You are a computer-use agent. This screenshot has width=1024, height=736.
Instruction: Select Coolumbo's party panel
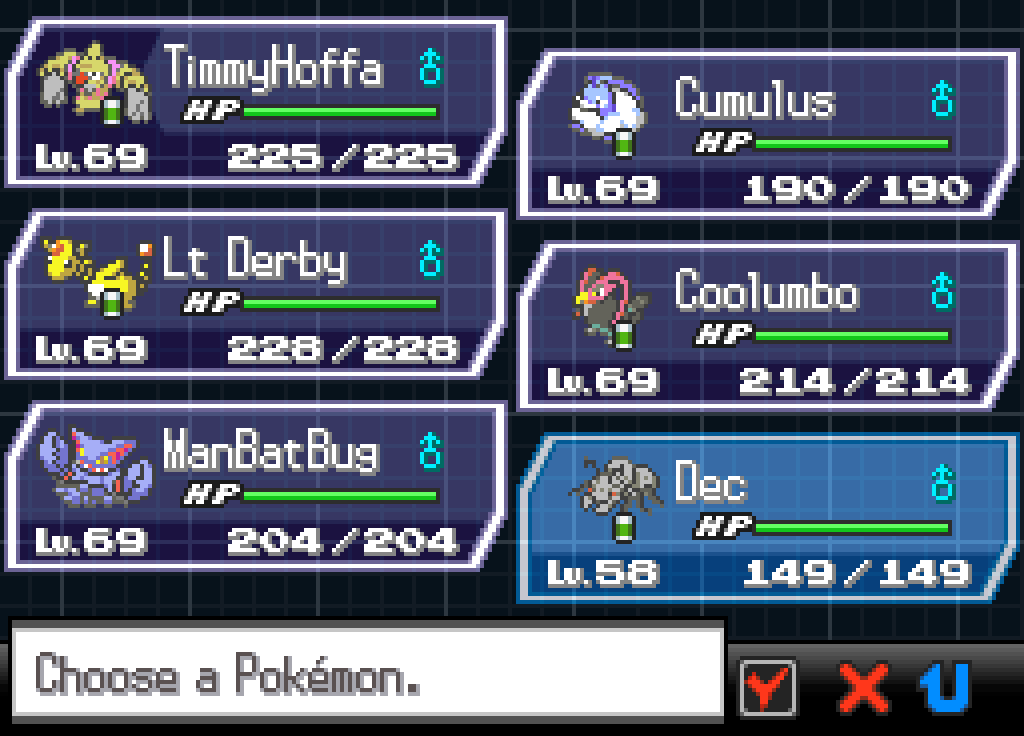coord(767,326)
